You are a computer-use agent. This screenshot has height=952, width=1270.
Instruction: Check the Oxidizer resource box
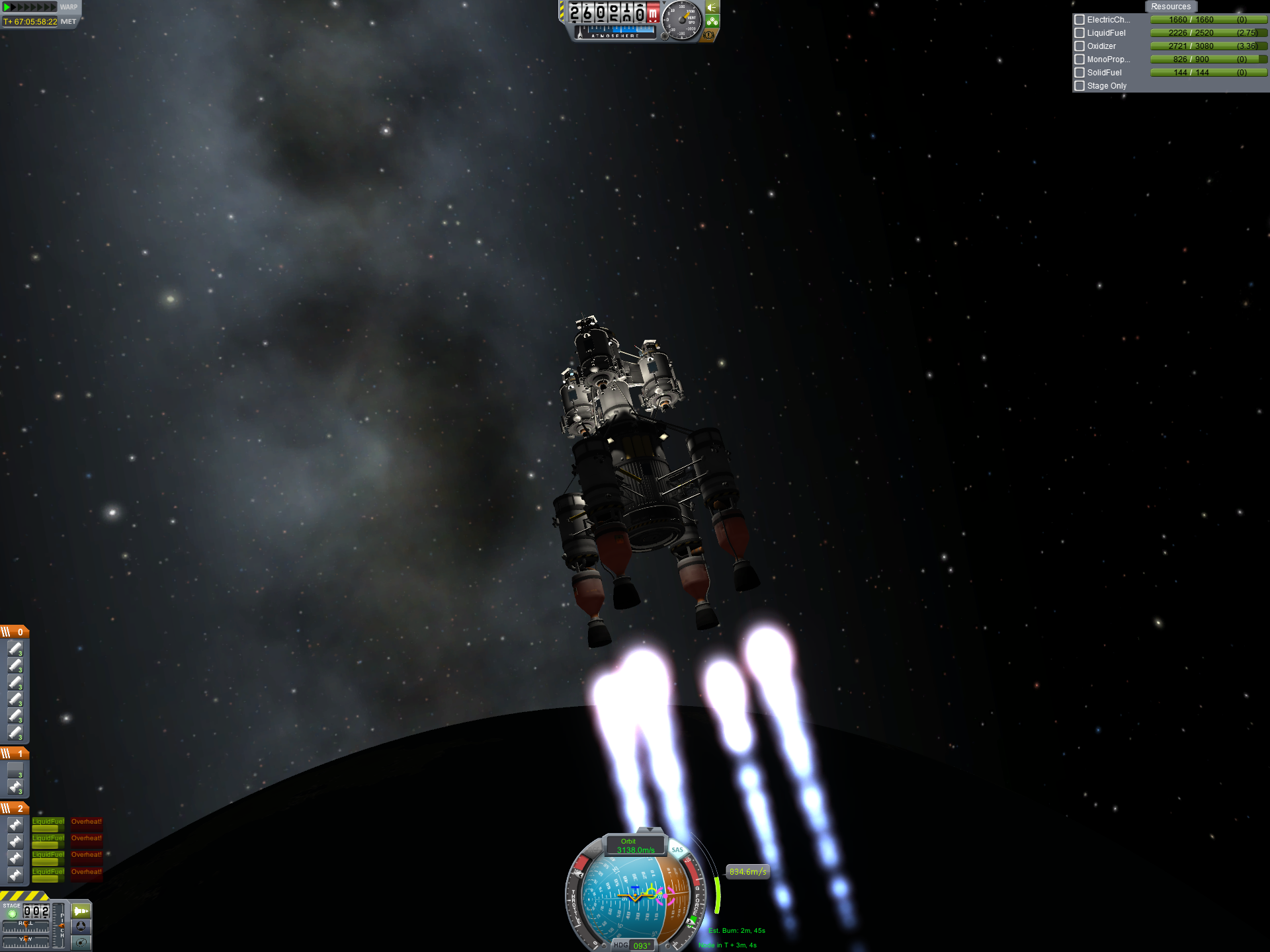pos(1079,46)
